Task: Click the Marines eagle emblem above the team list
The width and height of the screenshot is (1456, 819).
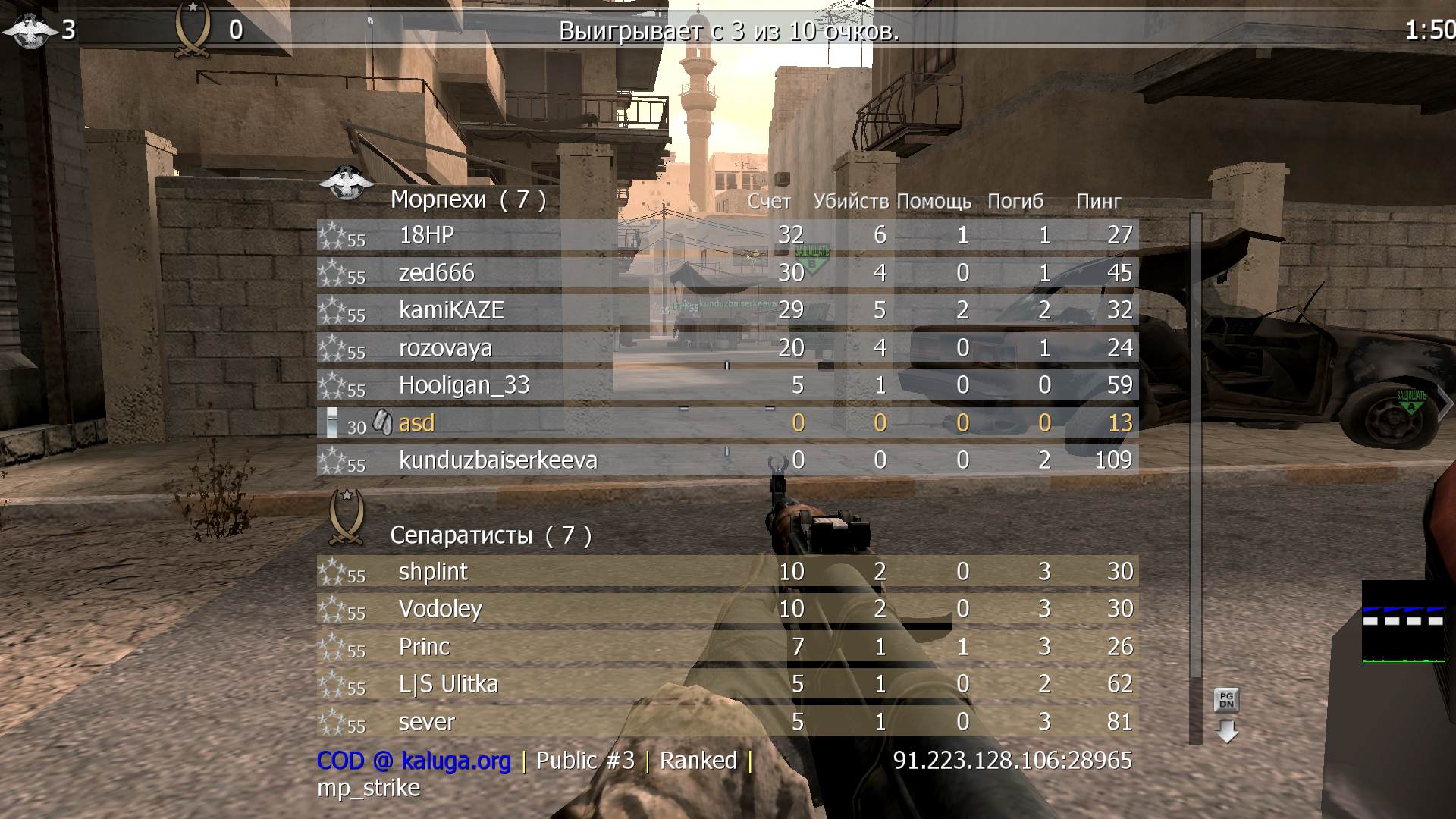Action: click(x=346, y=186)
